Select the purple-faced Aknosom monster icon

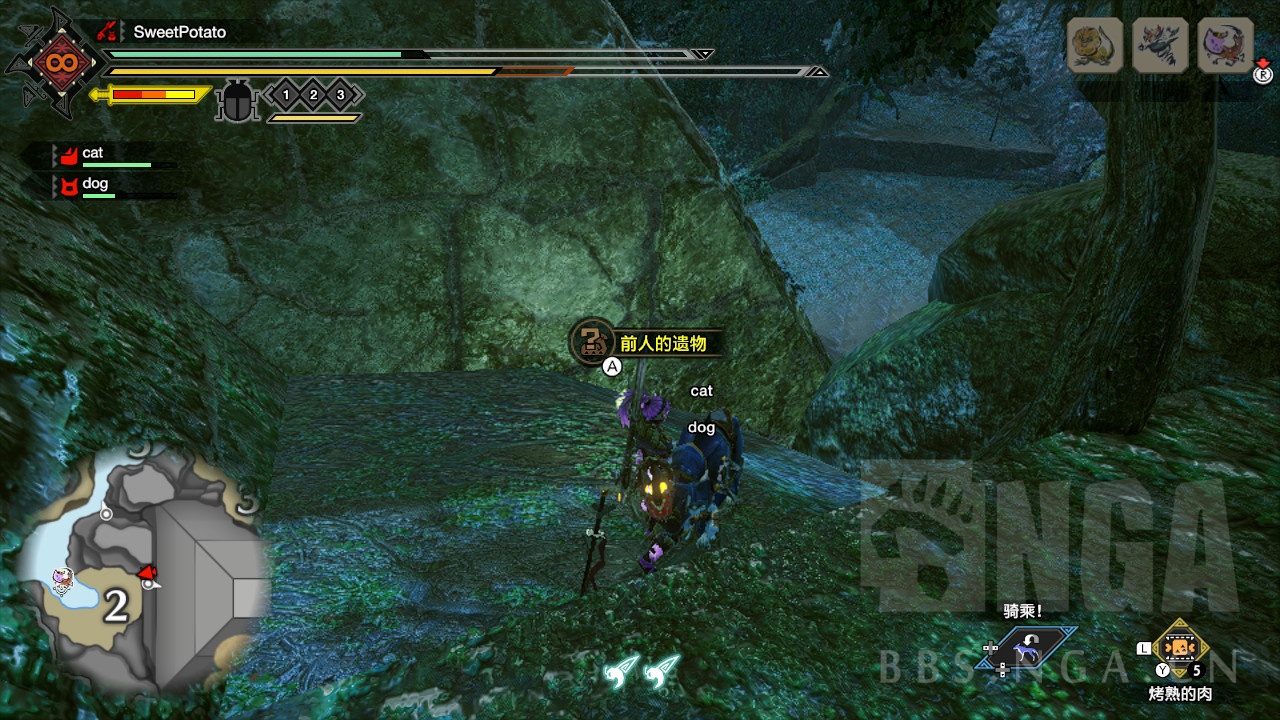pyautogui.click(x=1225, y=45)
